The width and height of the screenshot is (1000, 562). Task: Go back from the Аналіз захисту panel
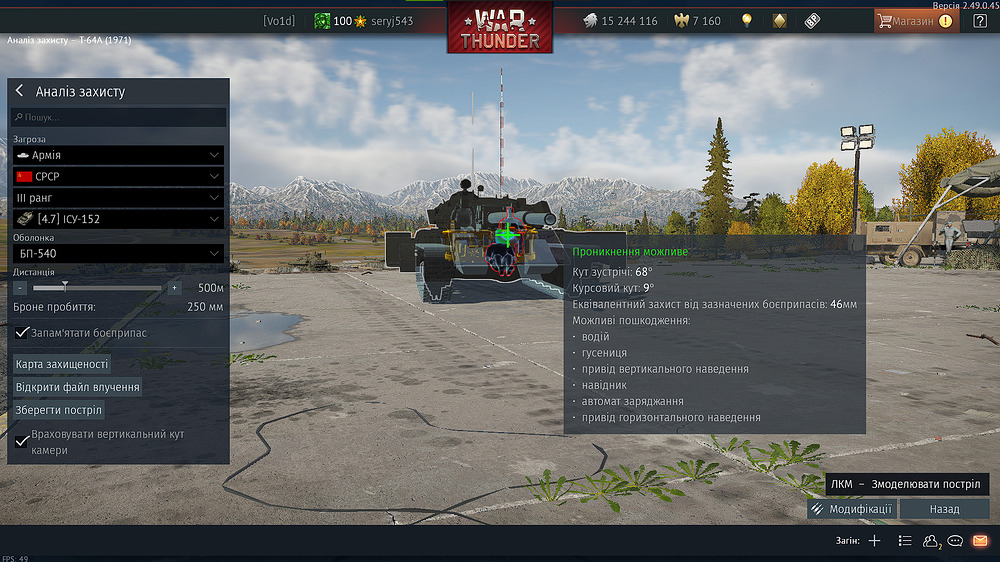(19, 91)
